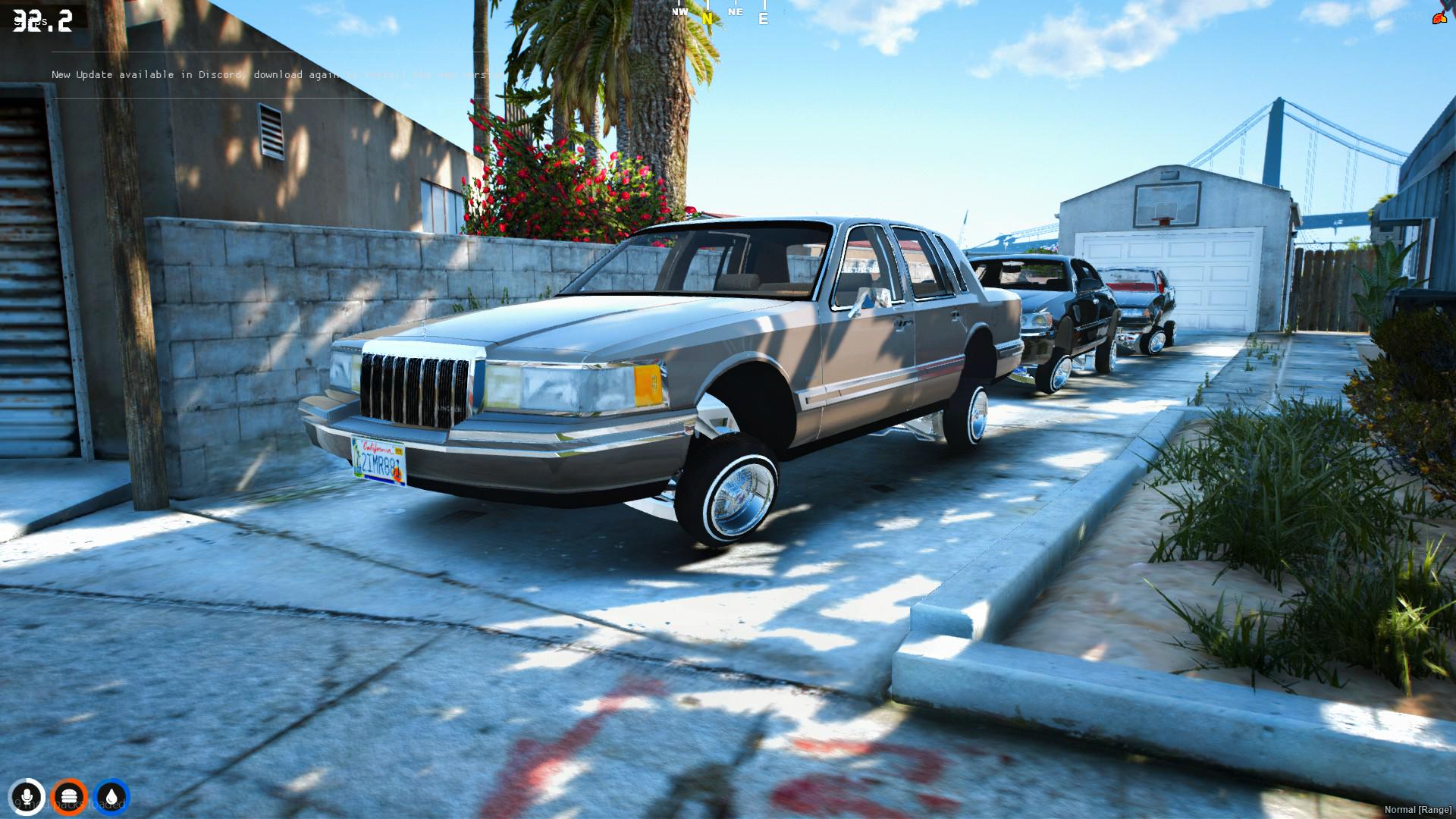
Task: Expand the compass bar at the top
Action: click(x=717, y=13)
